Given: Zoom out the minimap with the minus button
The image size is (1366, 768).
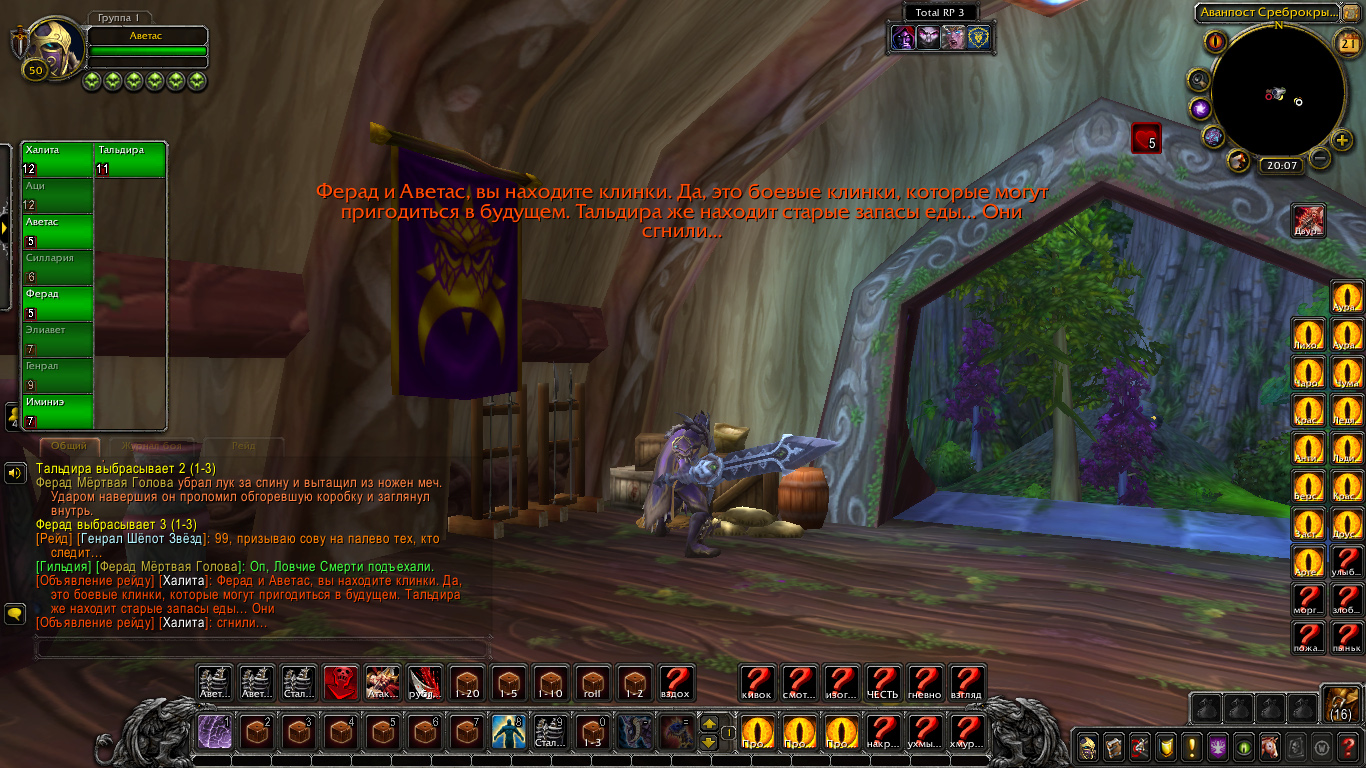Looking at the screenshot, I should (1321, 158).
